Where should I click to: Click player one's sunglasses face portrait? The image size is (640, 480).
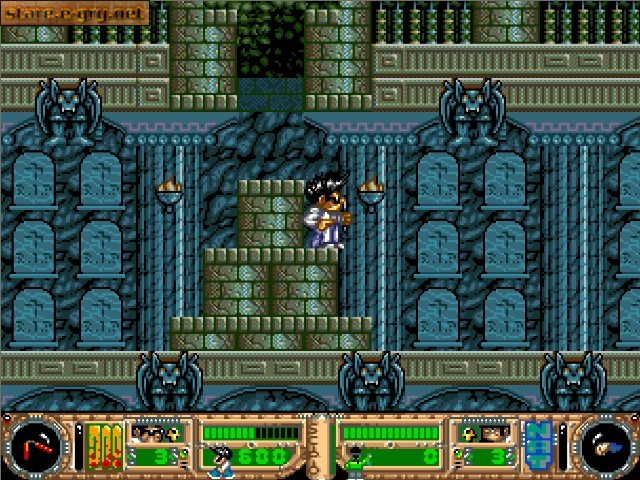tap(152, 433)
